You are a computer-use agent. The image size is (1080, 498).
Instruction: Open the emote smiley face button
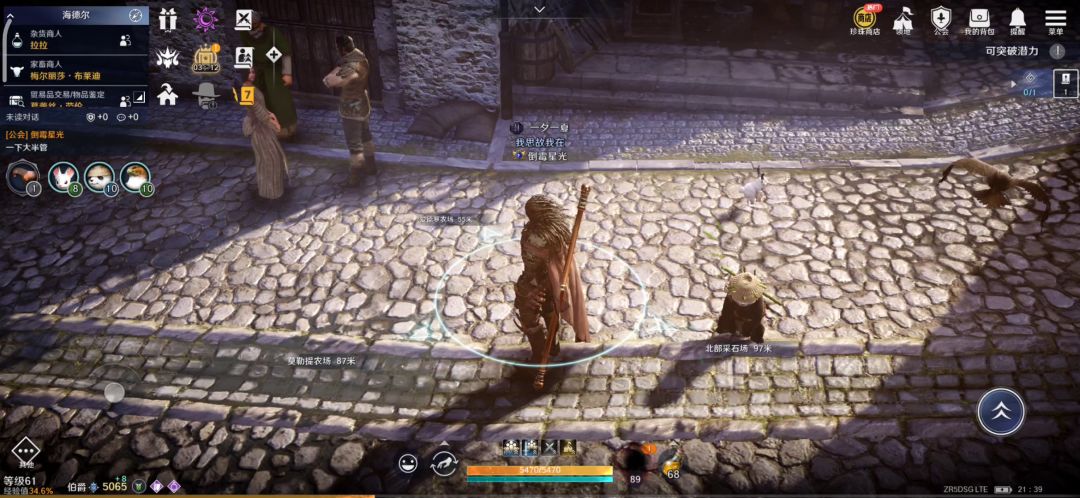click(x=408, y=463)
